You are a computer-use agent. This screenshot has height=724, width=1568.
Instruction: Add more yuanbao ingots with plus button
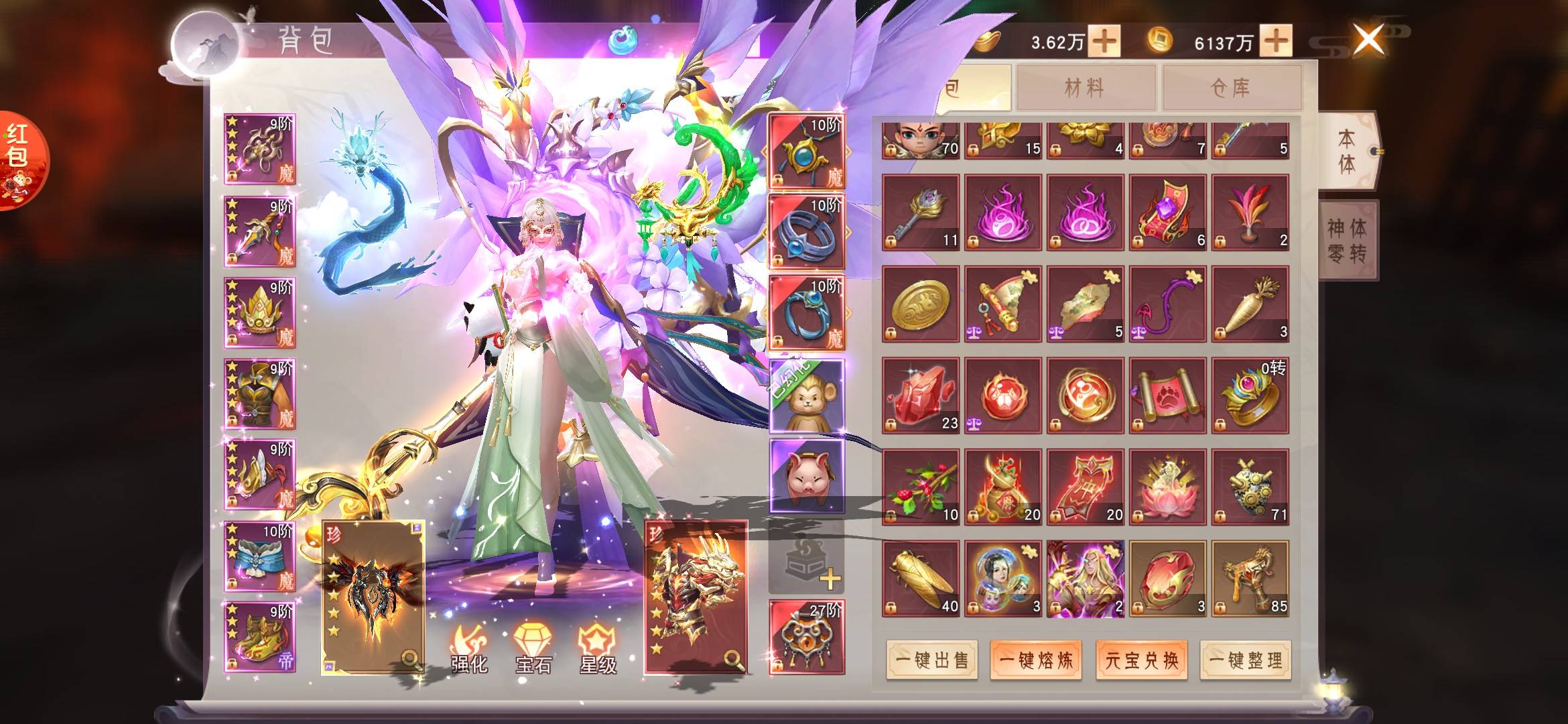pos(1104,42)
